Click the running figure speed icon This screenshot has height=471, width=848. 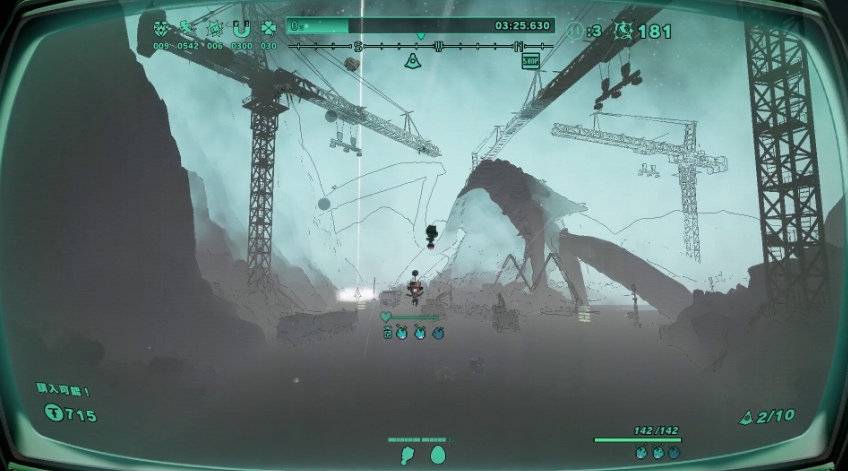point(187,29)
